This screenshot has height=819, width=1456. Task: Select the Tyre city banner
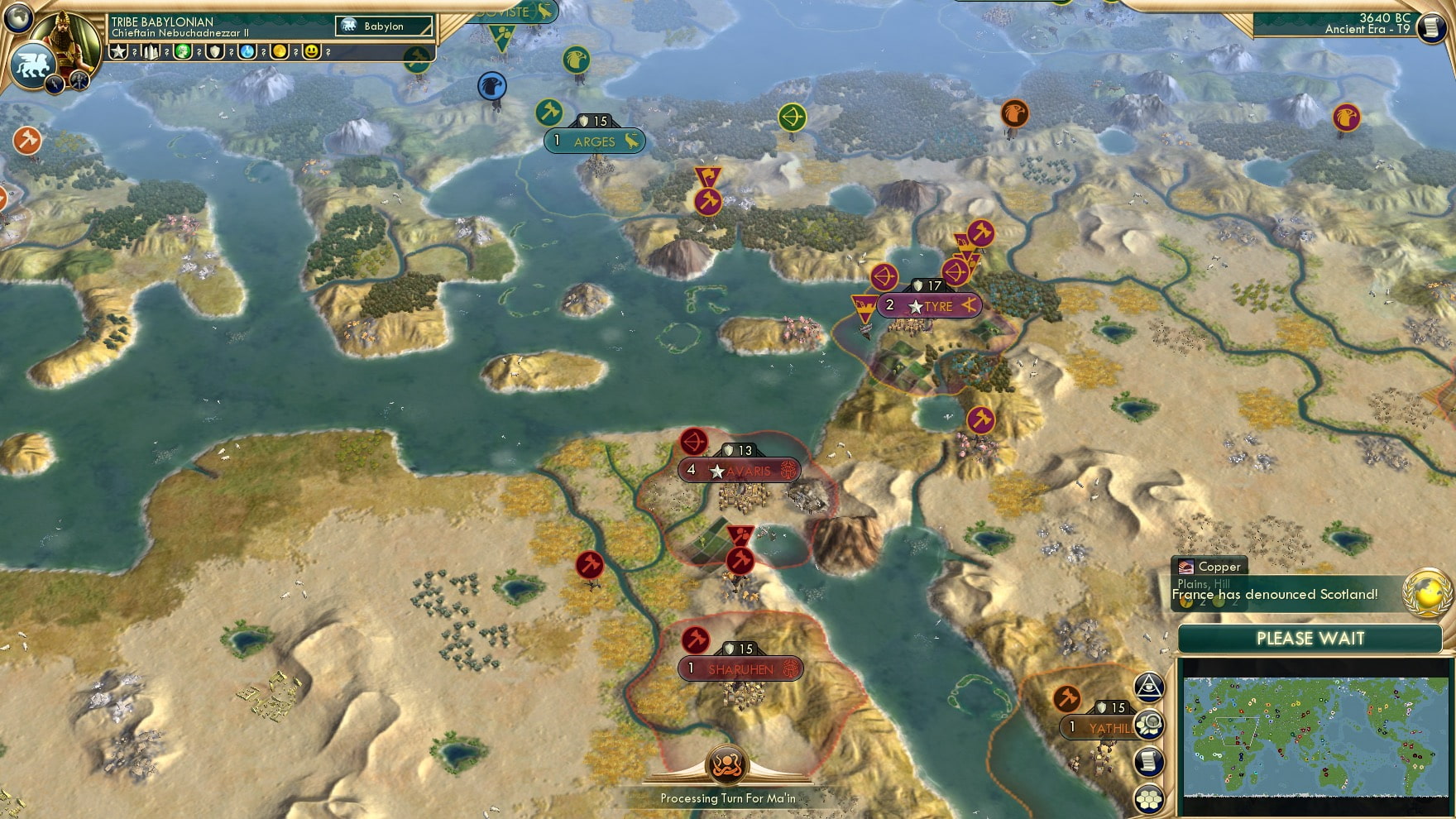click(931, 305)
